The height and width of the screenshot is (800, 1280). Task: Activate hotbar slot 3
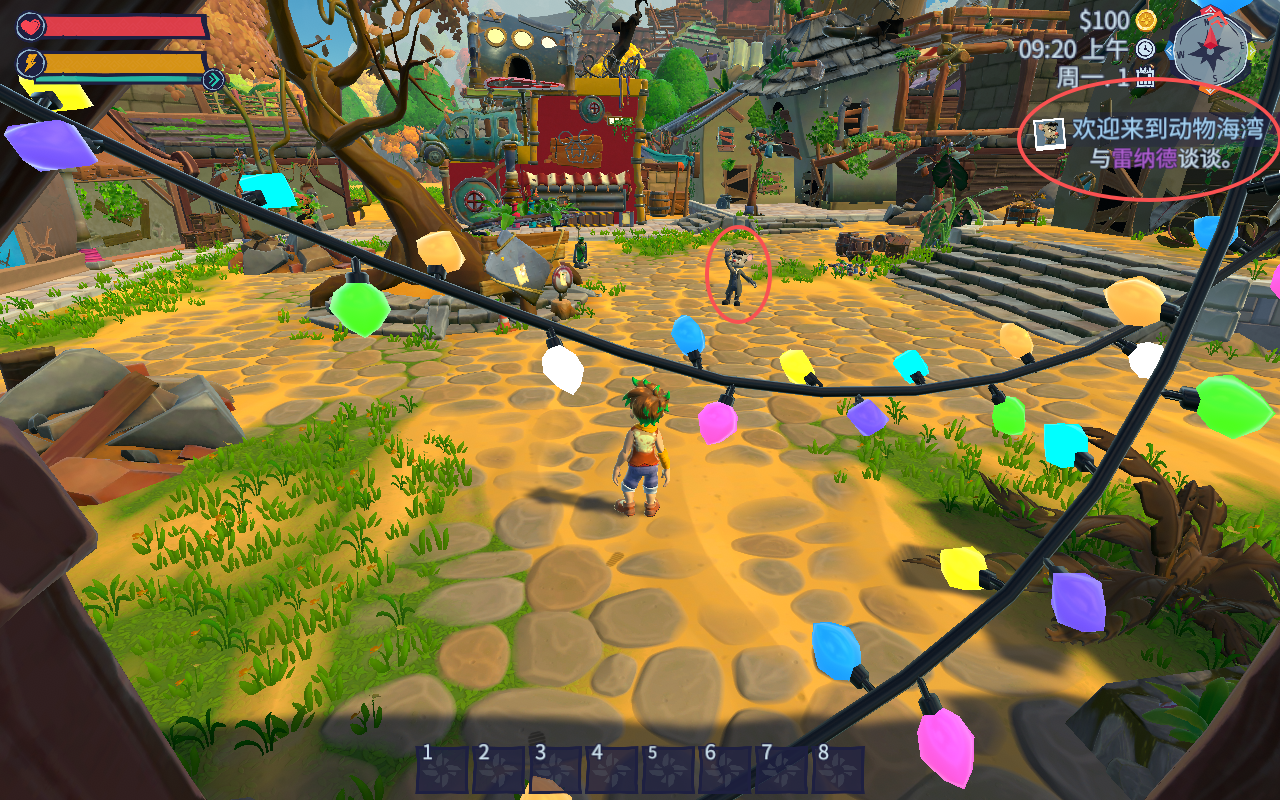tap(555, 770)
